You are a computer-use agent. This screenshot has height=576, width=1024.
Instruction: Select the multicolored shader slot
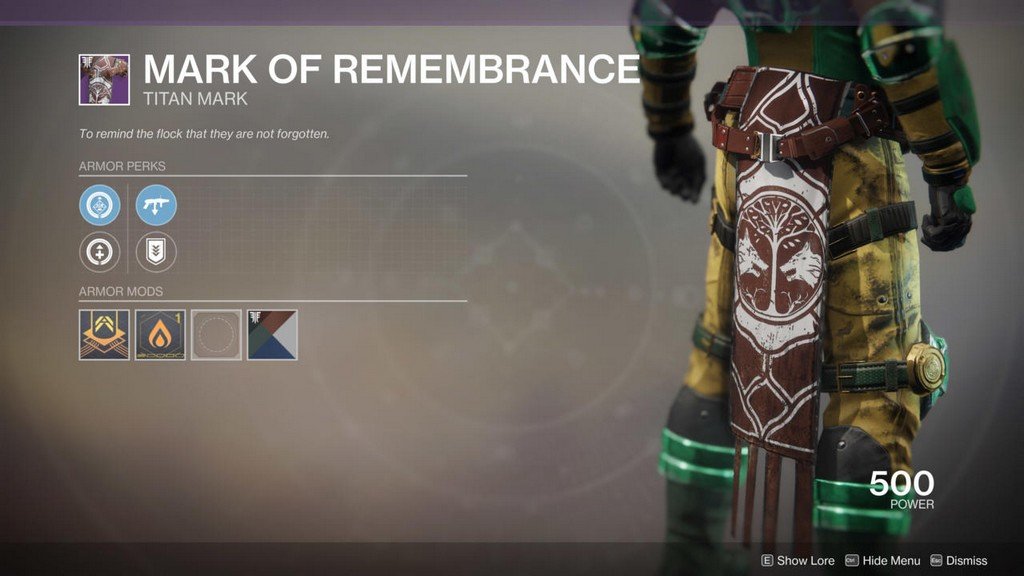tap(272, 335)
